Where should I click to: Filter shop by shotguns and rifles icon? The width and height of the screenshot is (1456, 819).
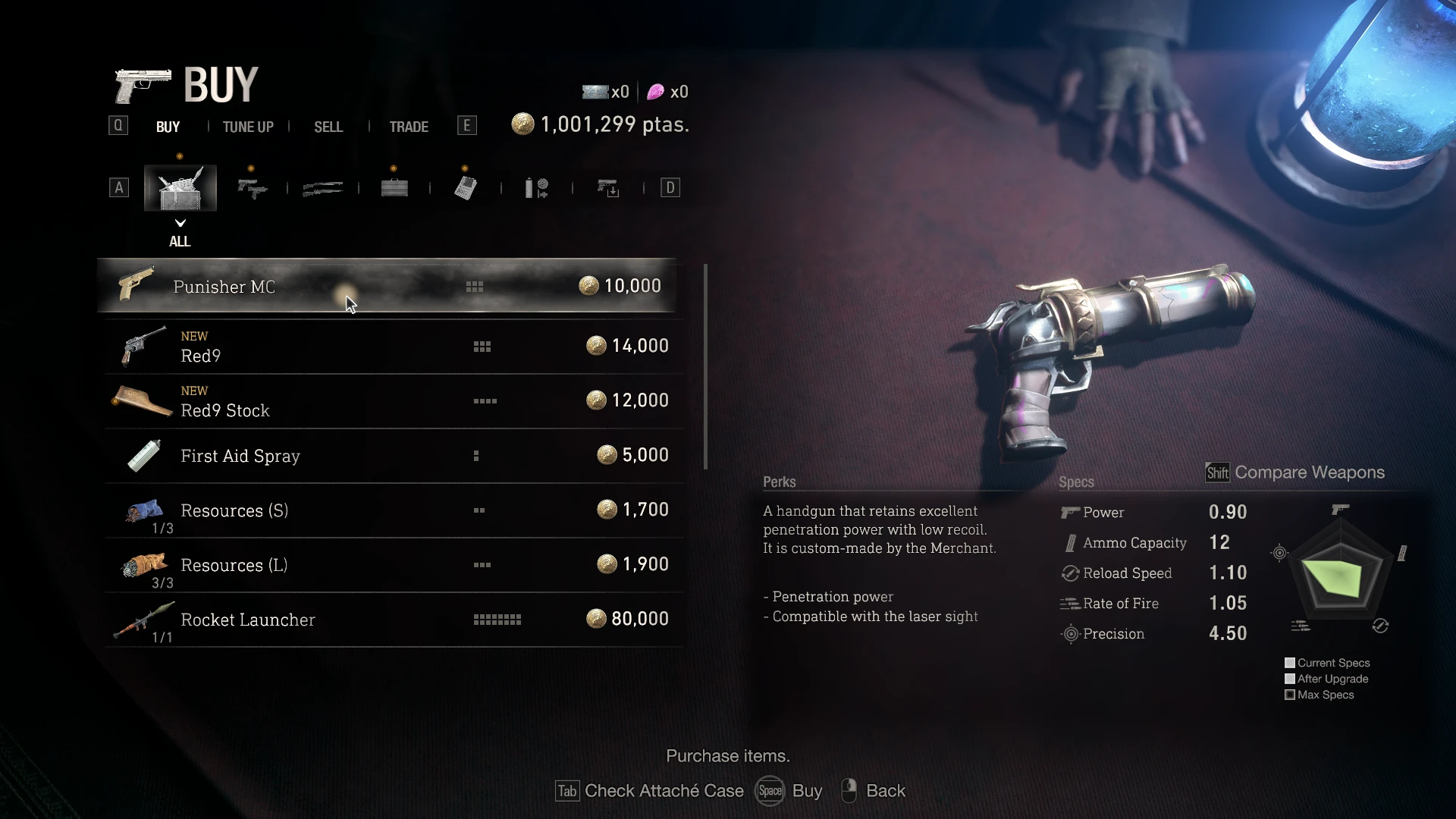(x=322, y=187)
